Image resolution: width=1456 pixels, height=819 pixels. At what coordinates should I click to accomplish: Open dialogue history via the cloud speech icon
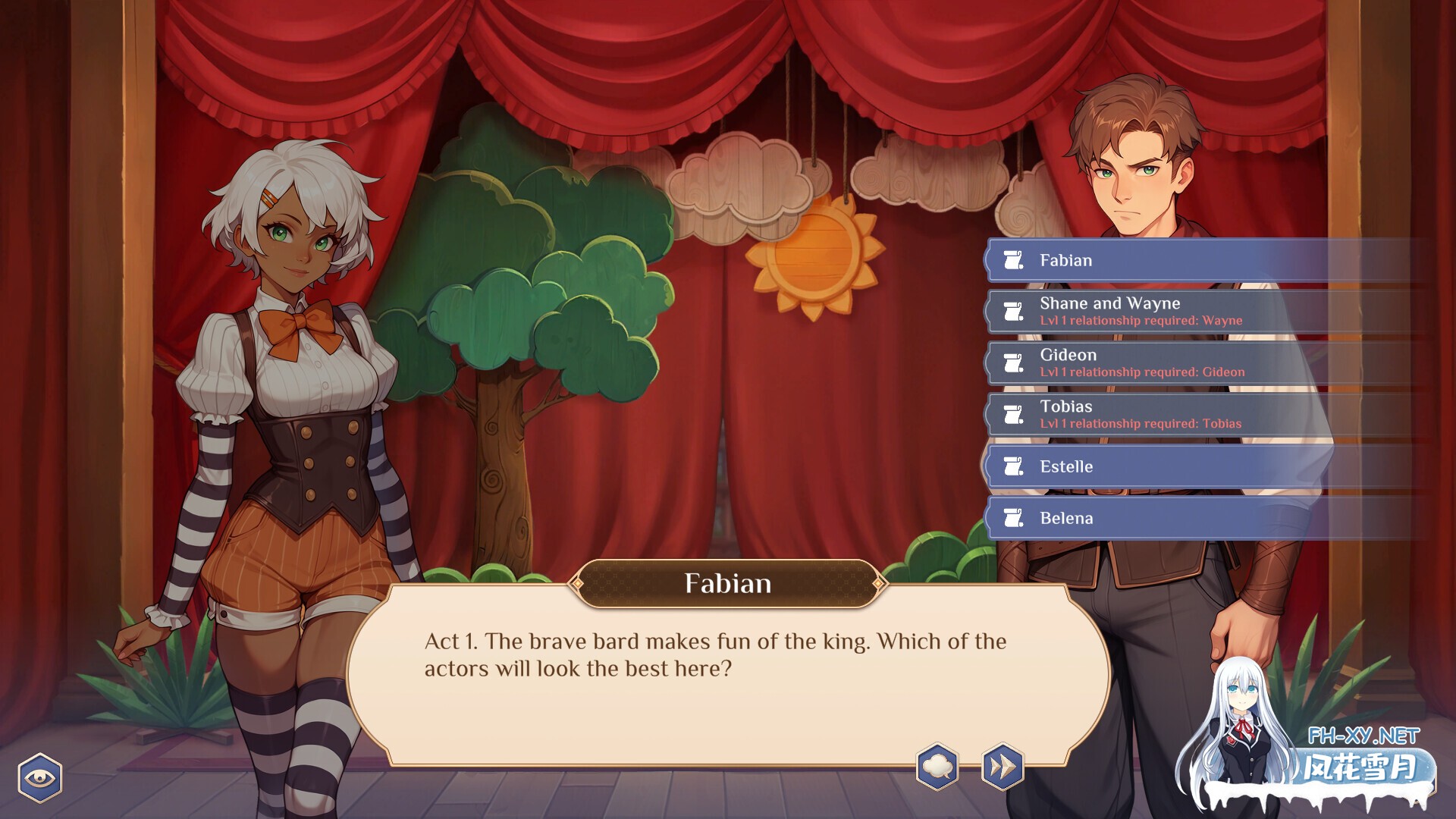(937, 767)
